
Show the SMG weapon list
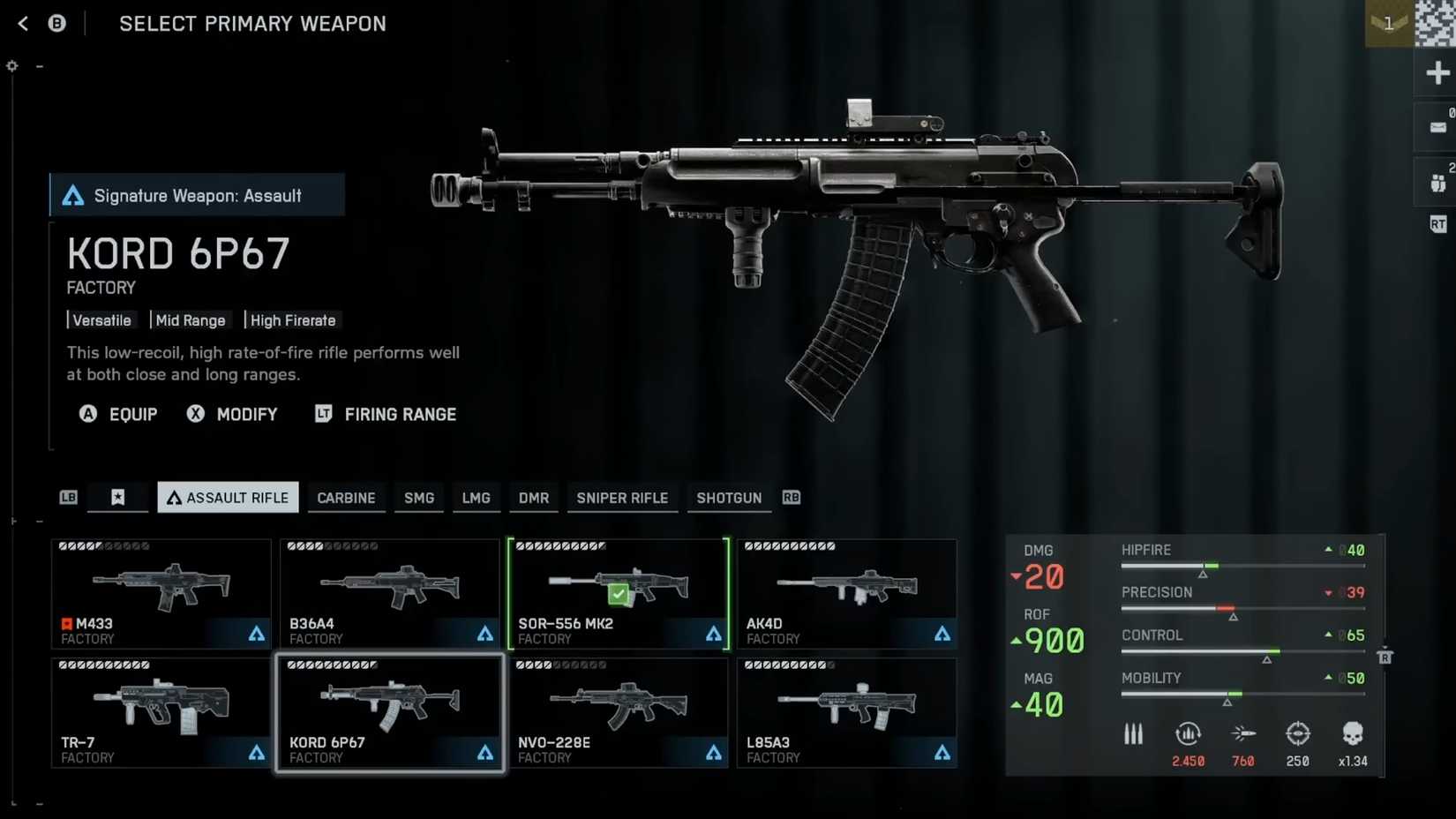[419, 498]
